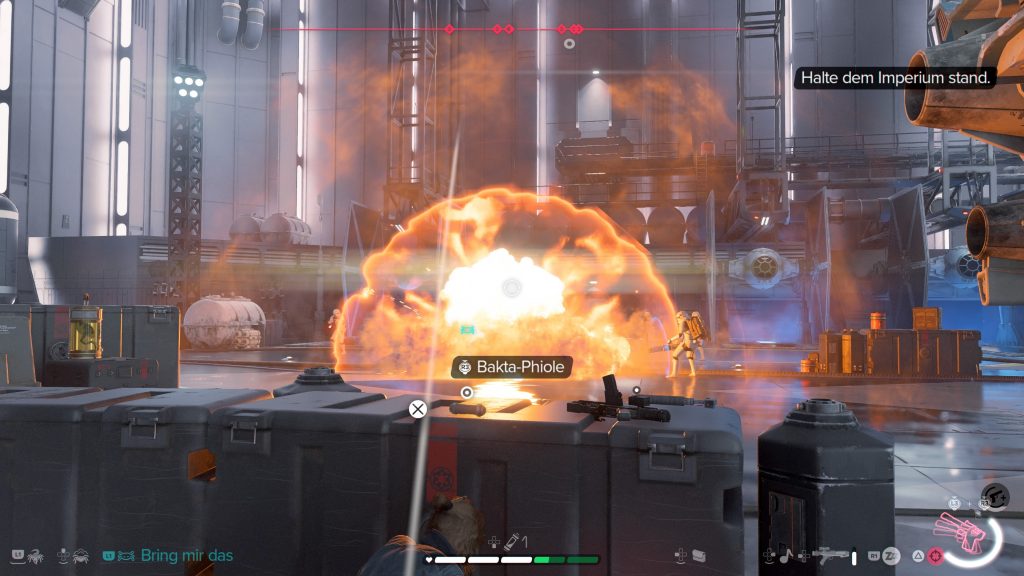Open the objective 'Halte dem Imperium stand.'
1024x576 pixels.
point(894,77)
